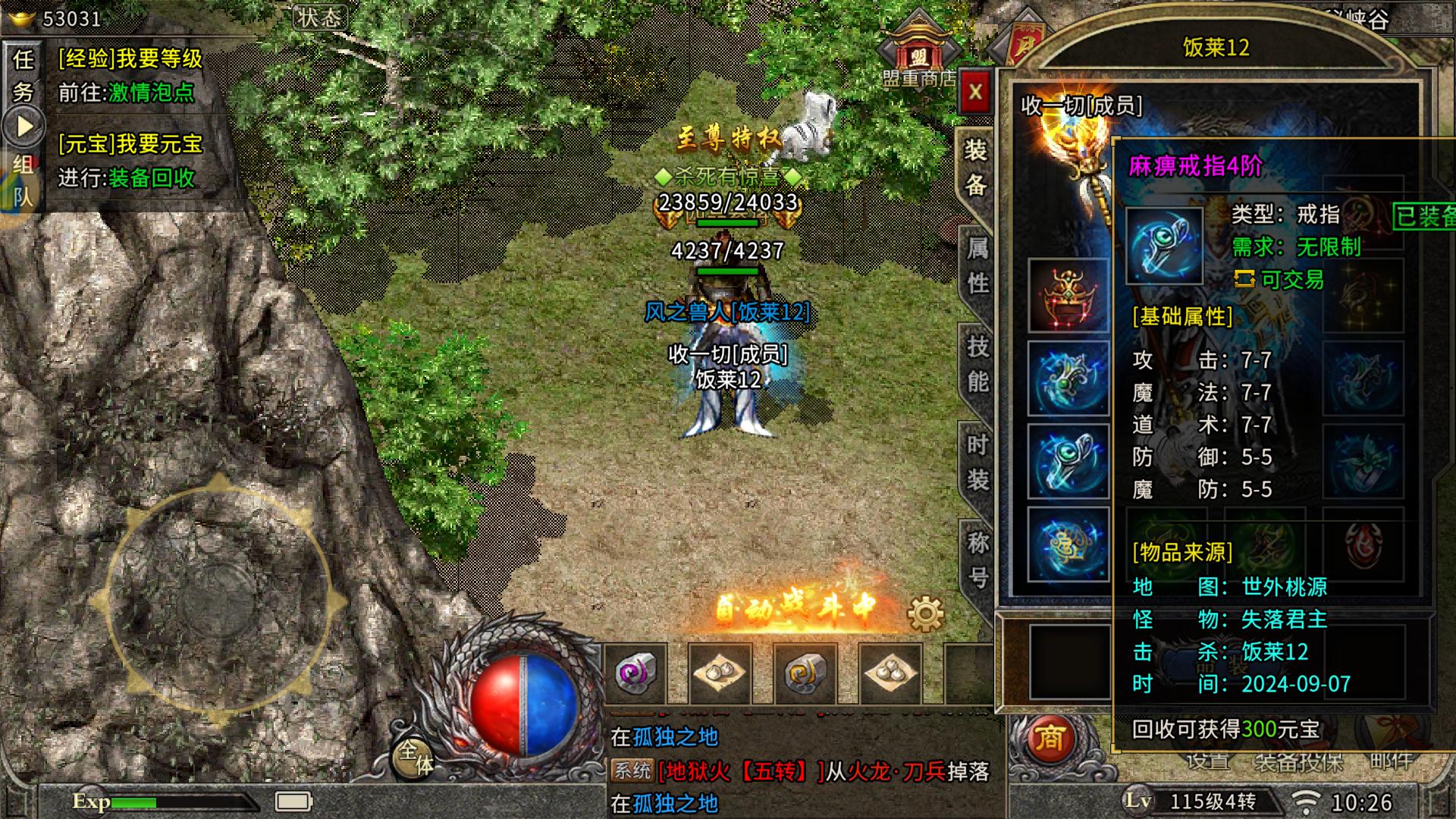Show the 时装 fashion tab
The image size is (1456, 819).
pyautogui.click(x=977, y=462)
